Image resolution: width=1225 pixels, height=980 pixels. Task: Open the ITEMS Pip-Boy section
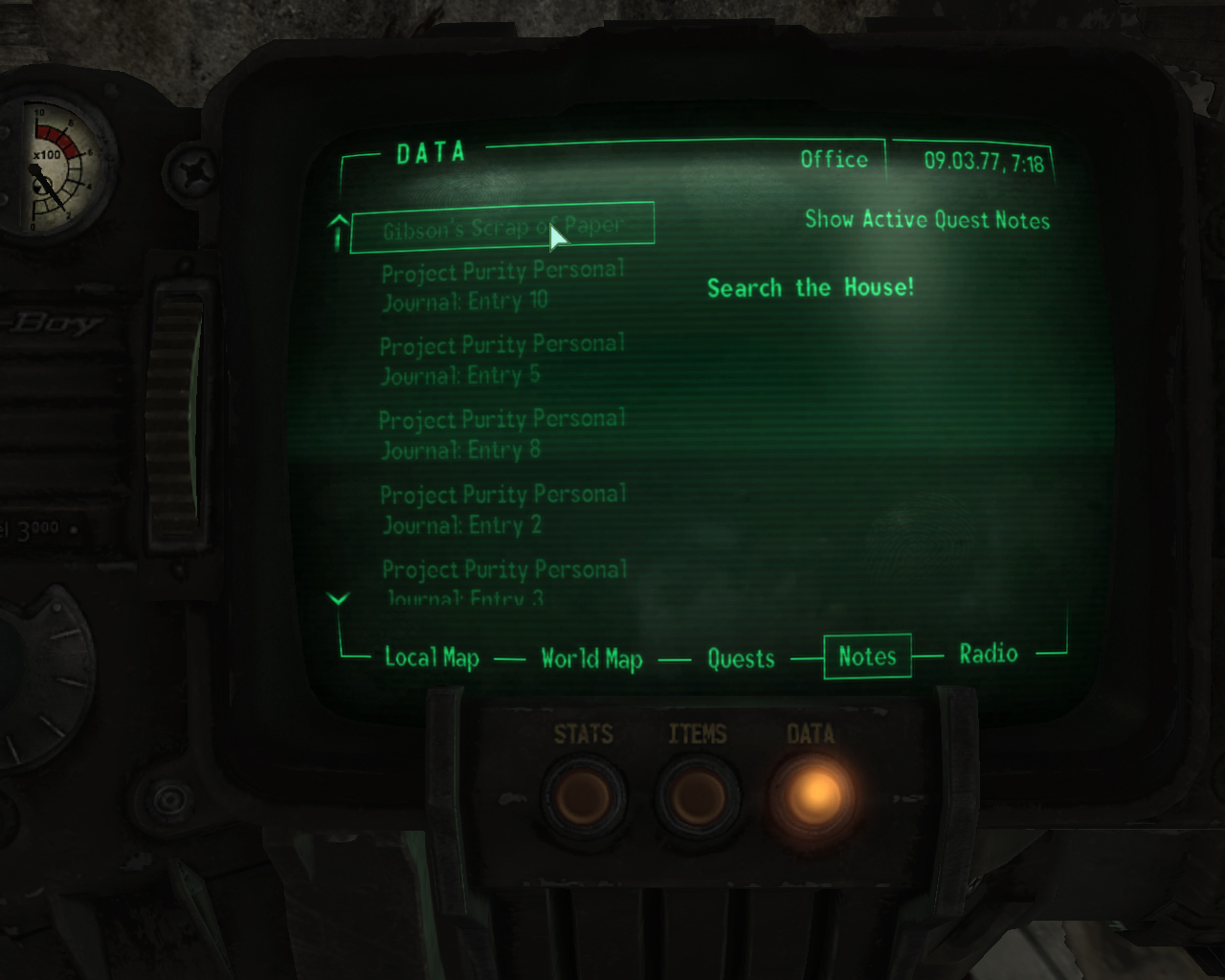click(x=698, y=795)
